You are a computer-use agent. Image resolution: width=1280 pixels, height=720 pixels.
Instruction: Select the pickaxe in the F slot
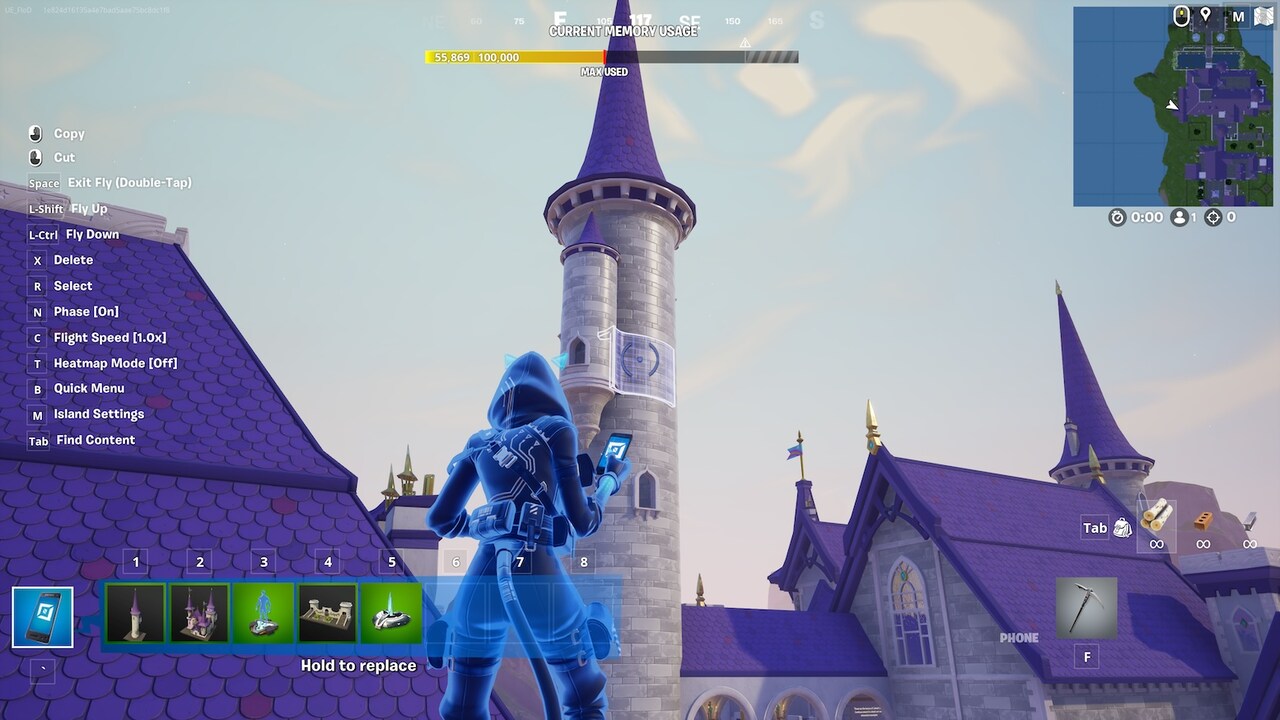click(1086, 607)
